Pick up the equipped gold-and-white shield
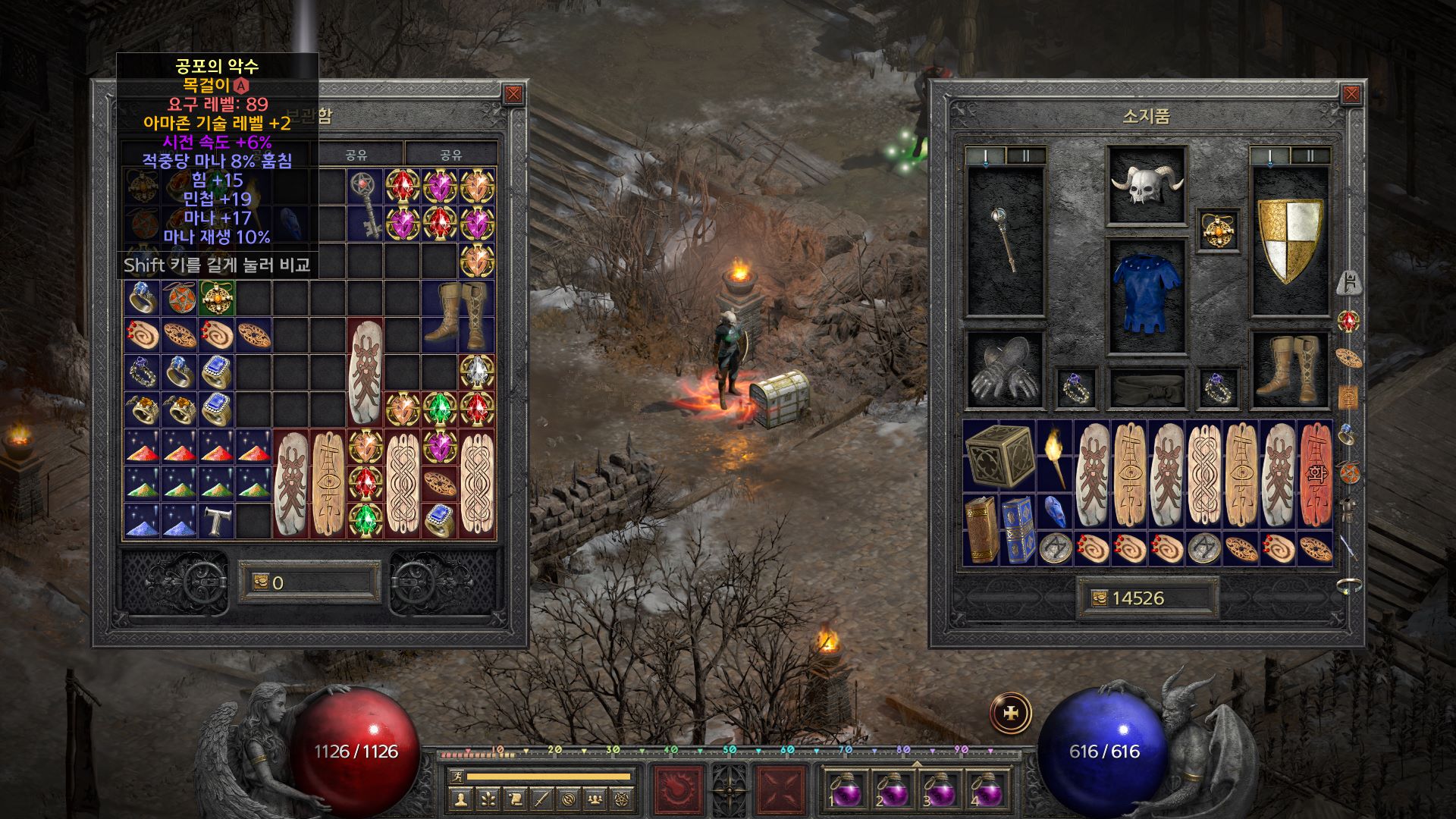1456x819 pixels. pyautogui.click(x=1289, y=240)
